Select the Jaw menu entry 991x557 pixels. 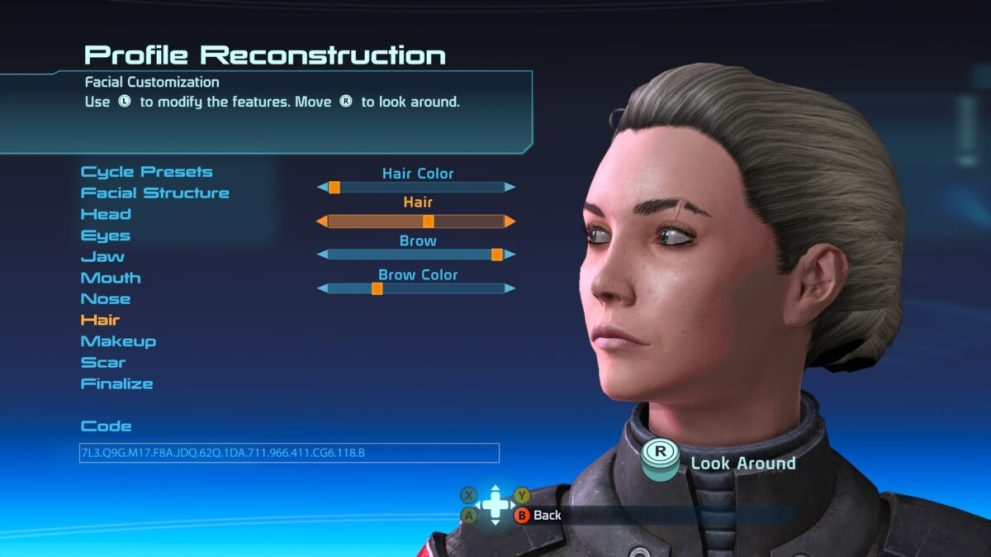pyautogui.click(x=103, y=257)
